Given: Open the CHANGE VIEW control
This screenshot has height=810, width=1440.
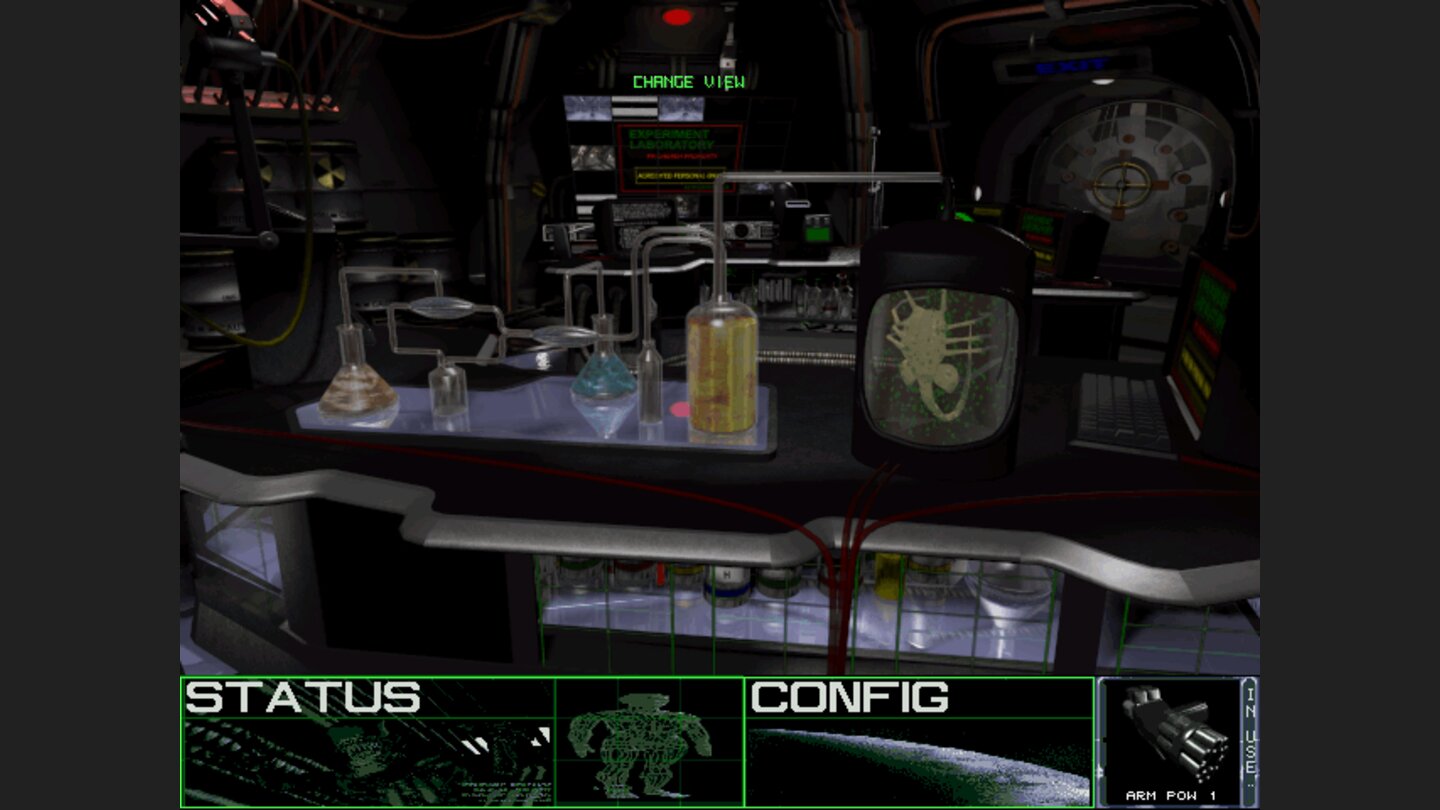Looking at the screenshot, I should (x=686, y=82).
